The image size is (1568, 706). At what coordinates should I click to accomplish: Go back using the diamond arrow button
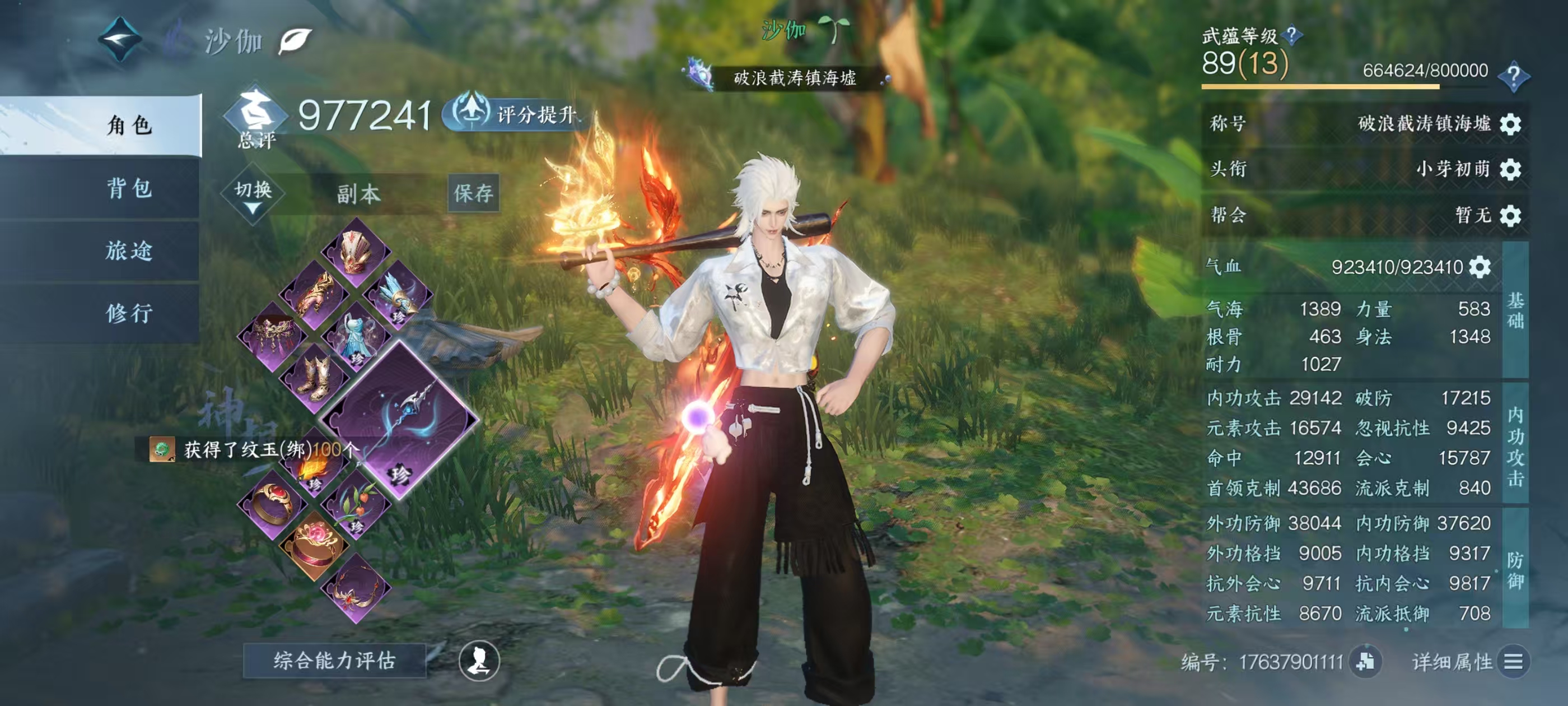[x=120, y=40]
